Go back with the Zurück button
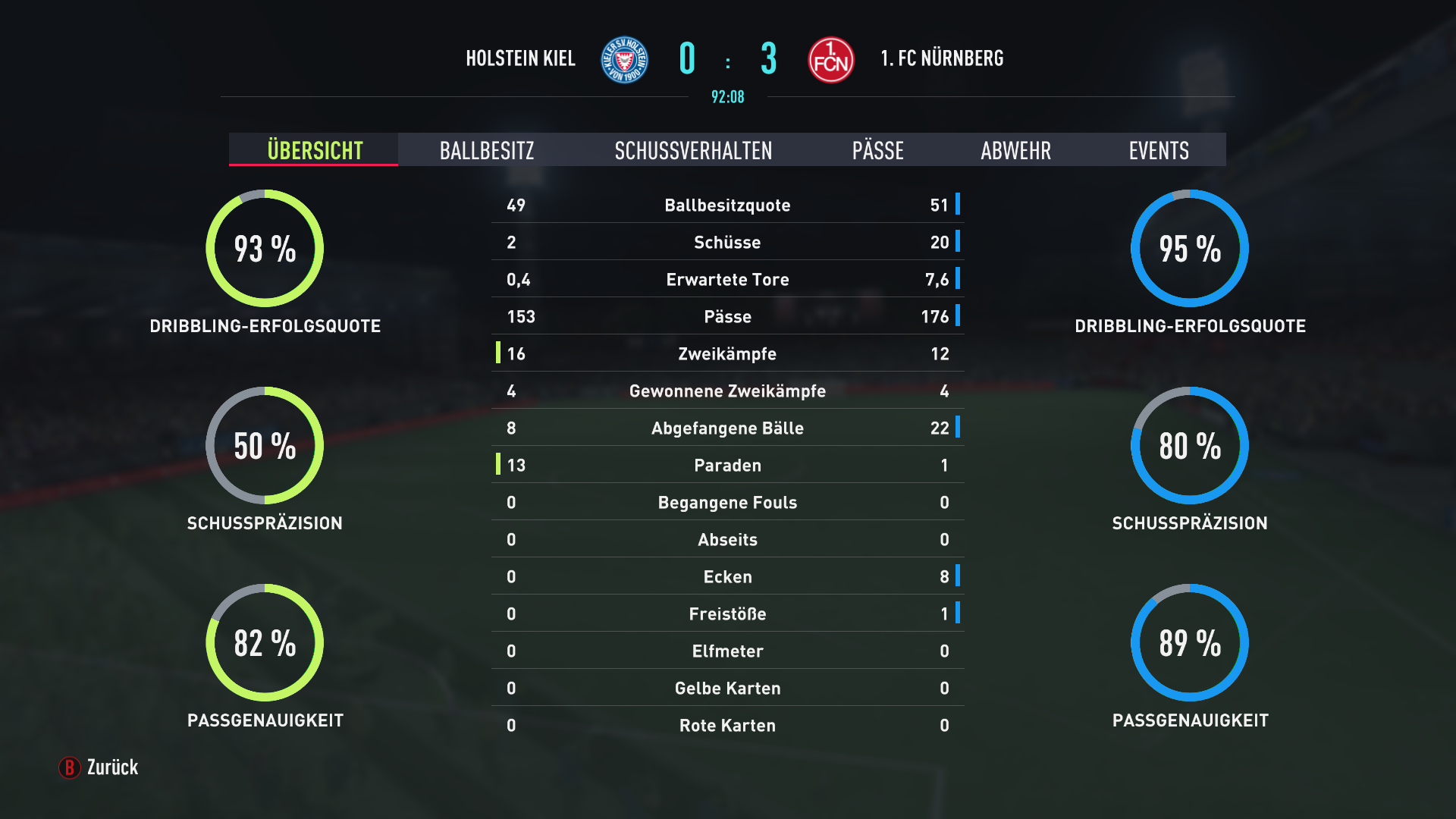Image resolution: width=1456 pixels, height=819 pixels. tap(99, 767)
